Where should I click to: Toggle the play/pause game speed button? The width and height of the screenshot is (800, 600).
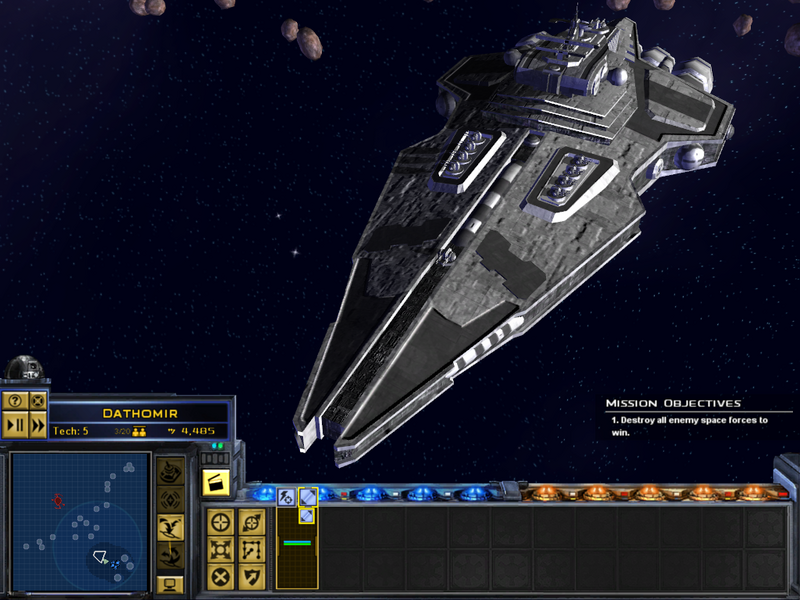pyautogui.click(x=15, y=425)
